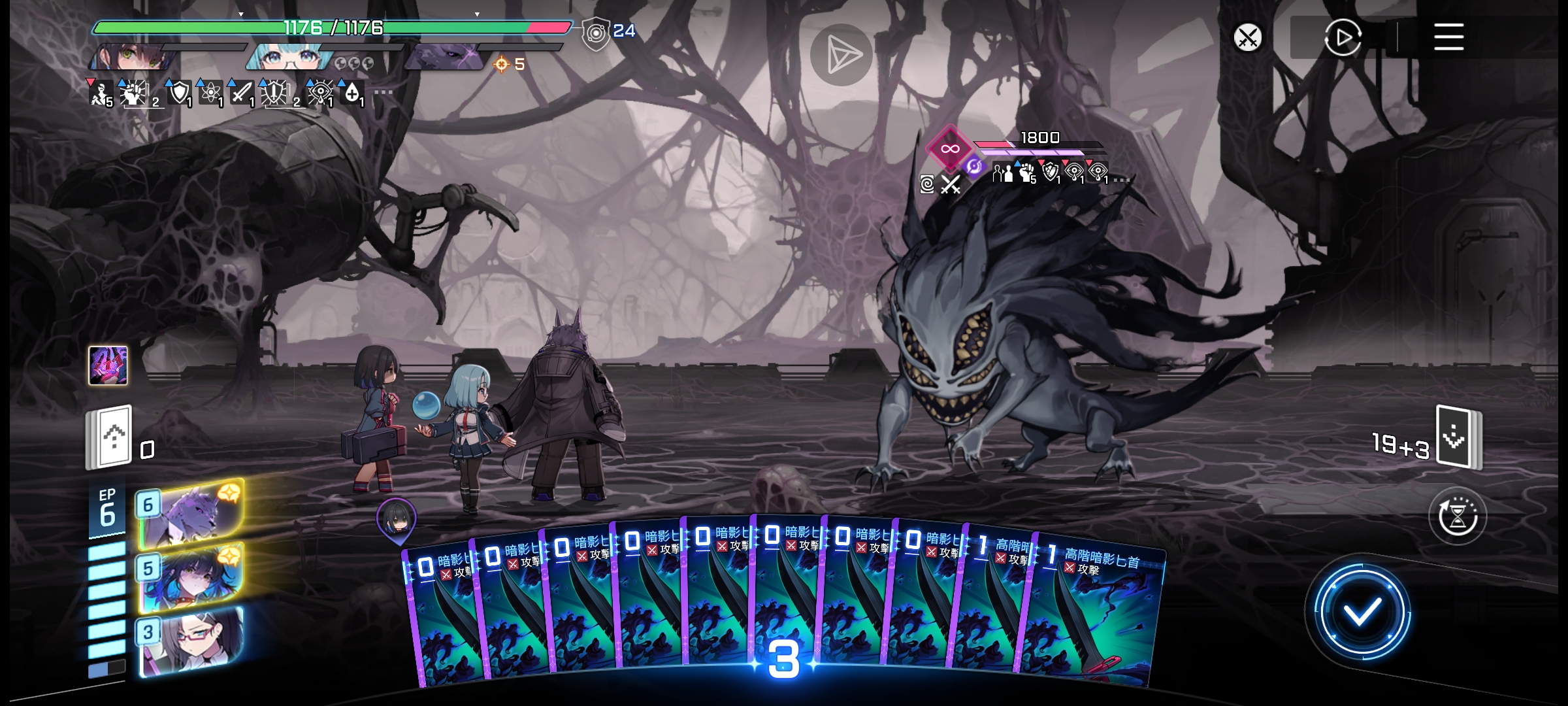The image size is (1568, 706).
Task: Click the hourglass timer button
Action: pos(1458,516)
